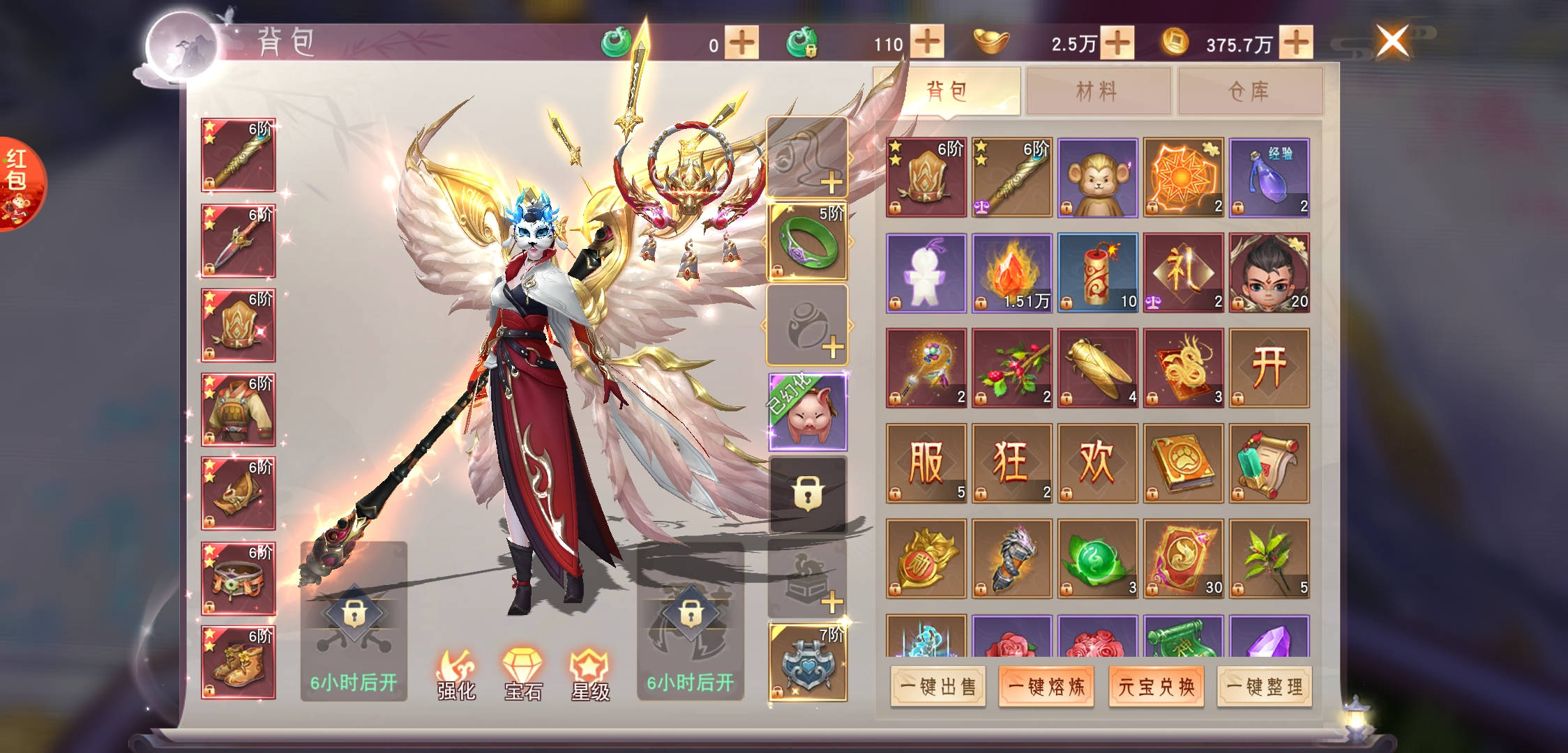This screenshot has height=753, width=1568.
Task: Open the 强化 enhancement menu
Action: [456, 675]
